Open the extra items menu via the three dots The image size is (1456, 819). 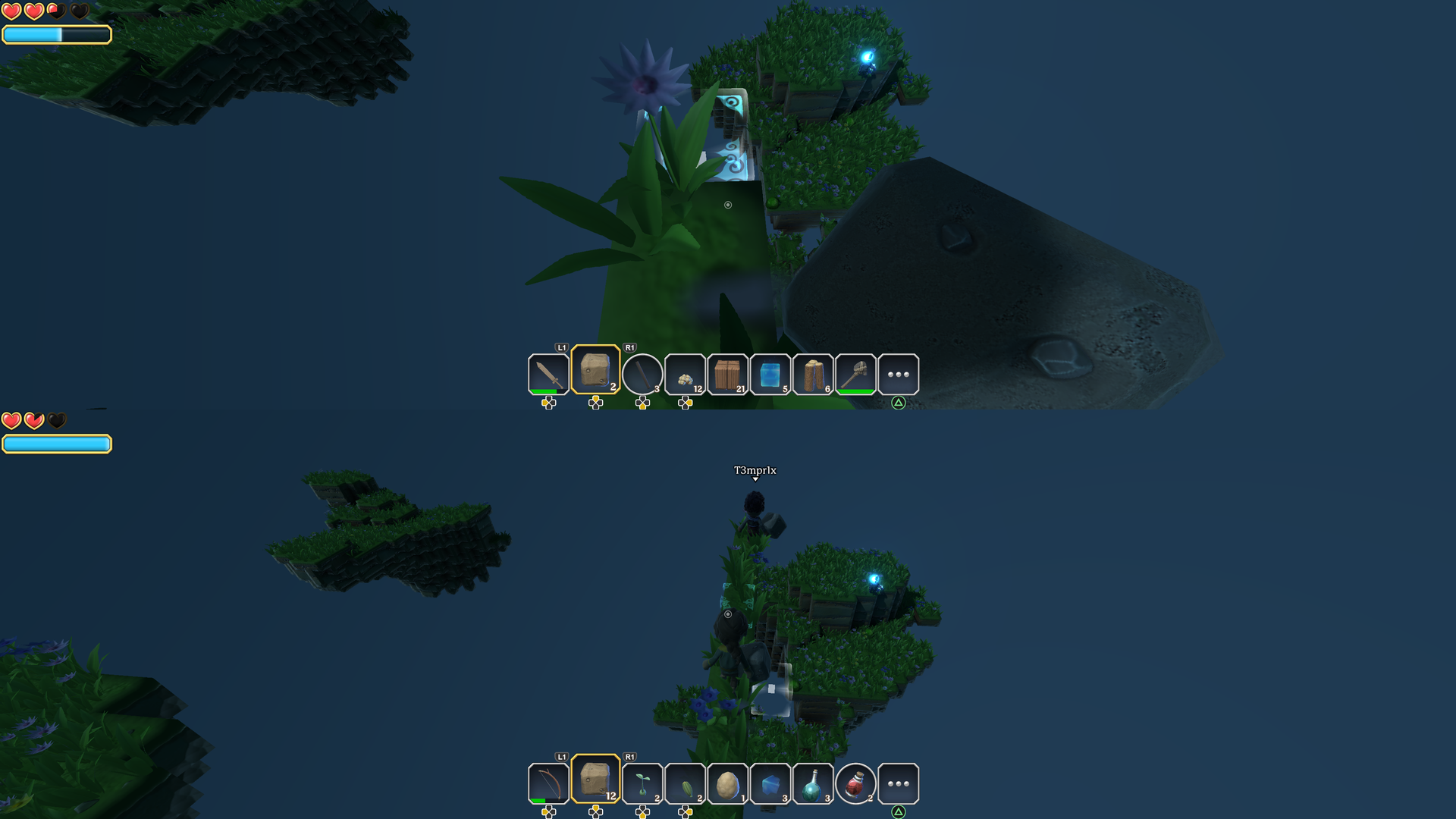[x=899, y=373]
